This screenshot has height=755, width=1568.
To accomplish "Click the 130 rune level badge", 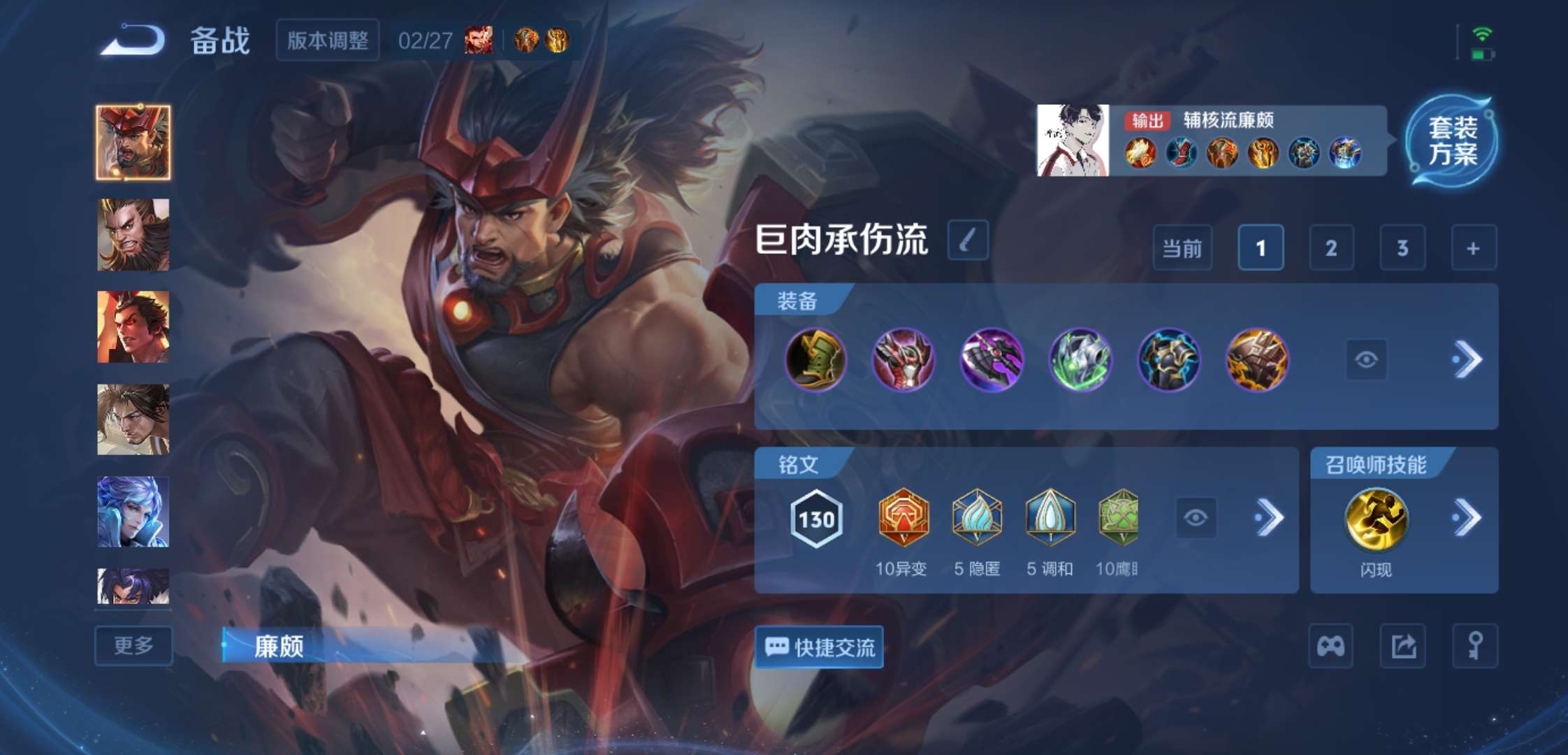I will [816, 520].
